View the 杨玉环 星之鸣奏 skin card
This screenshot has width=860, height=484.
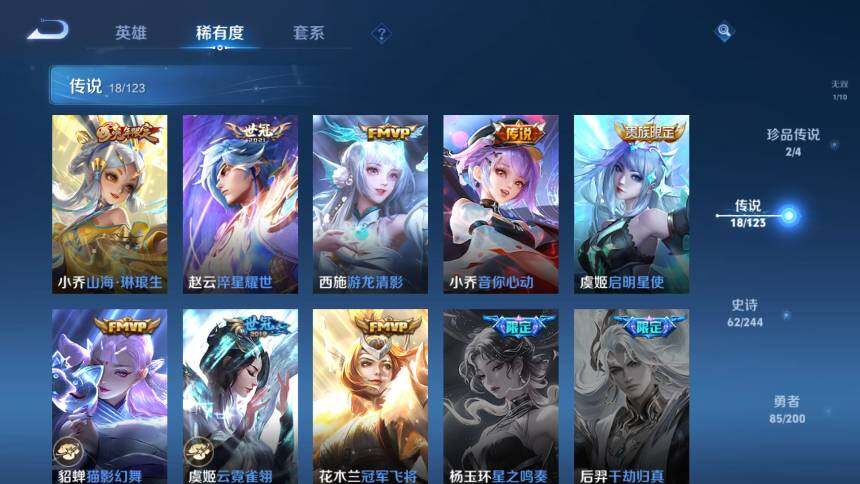tap(501, 397)
